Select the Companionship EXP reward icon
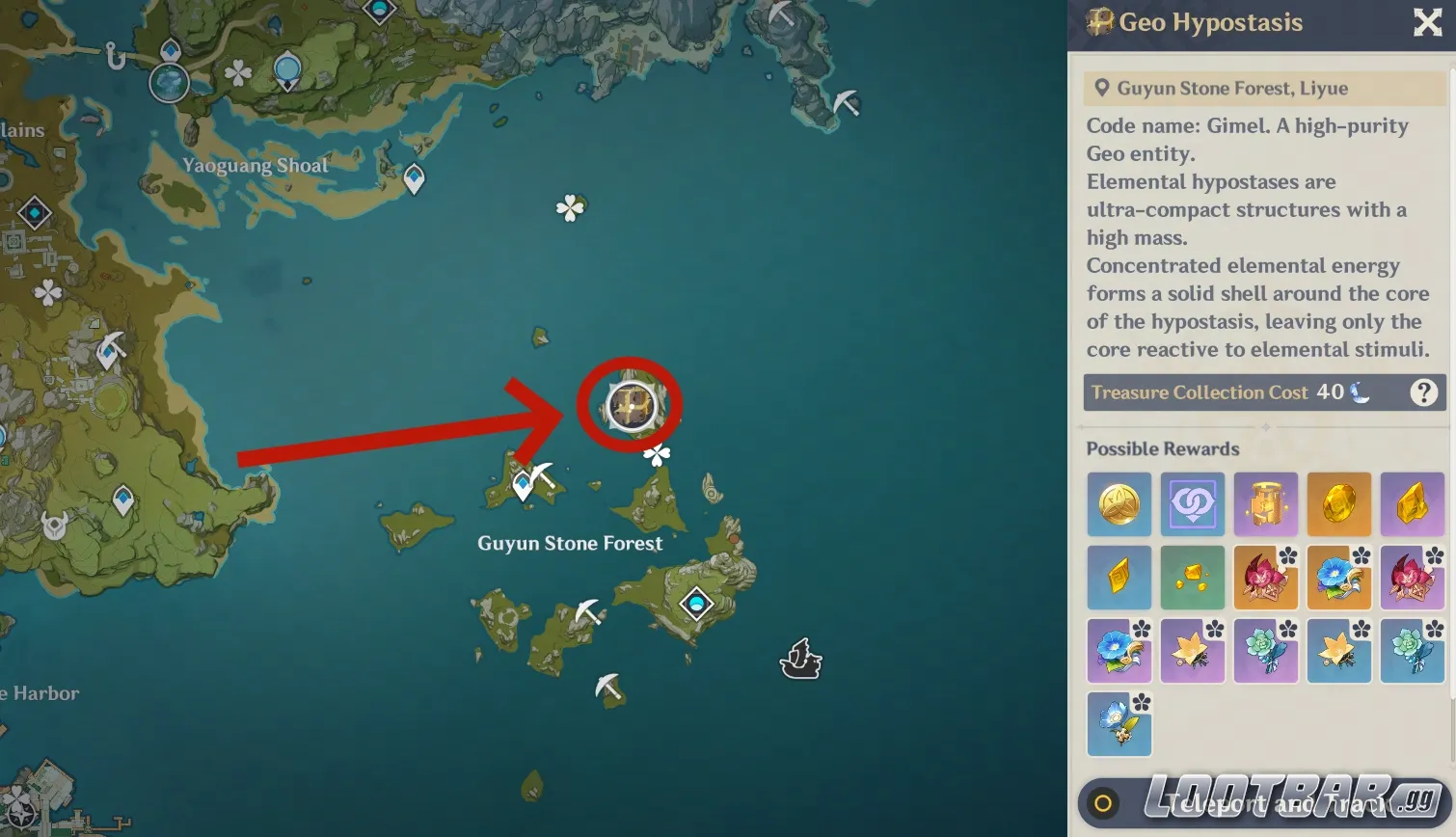The width and height of the screenshot is (1456, 837). click(1192, 504)
